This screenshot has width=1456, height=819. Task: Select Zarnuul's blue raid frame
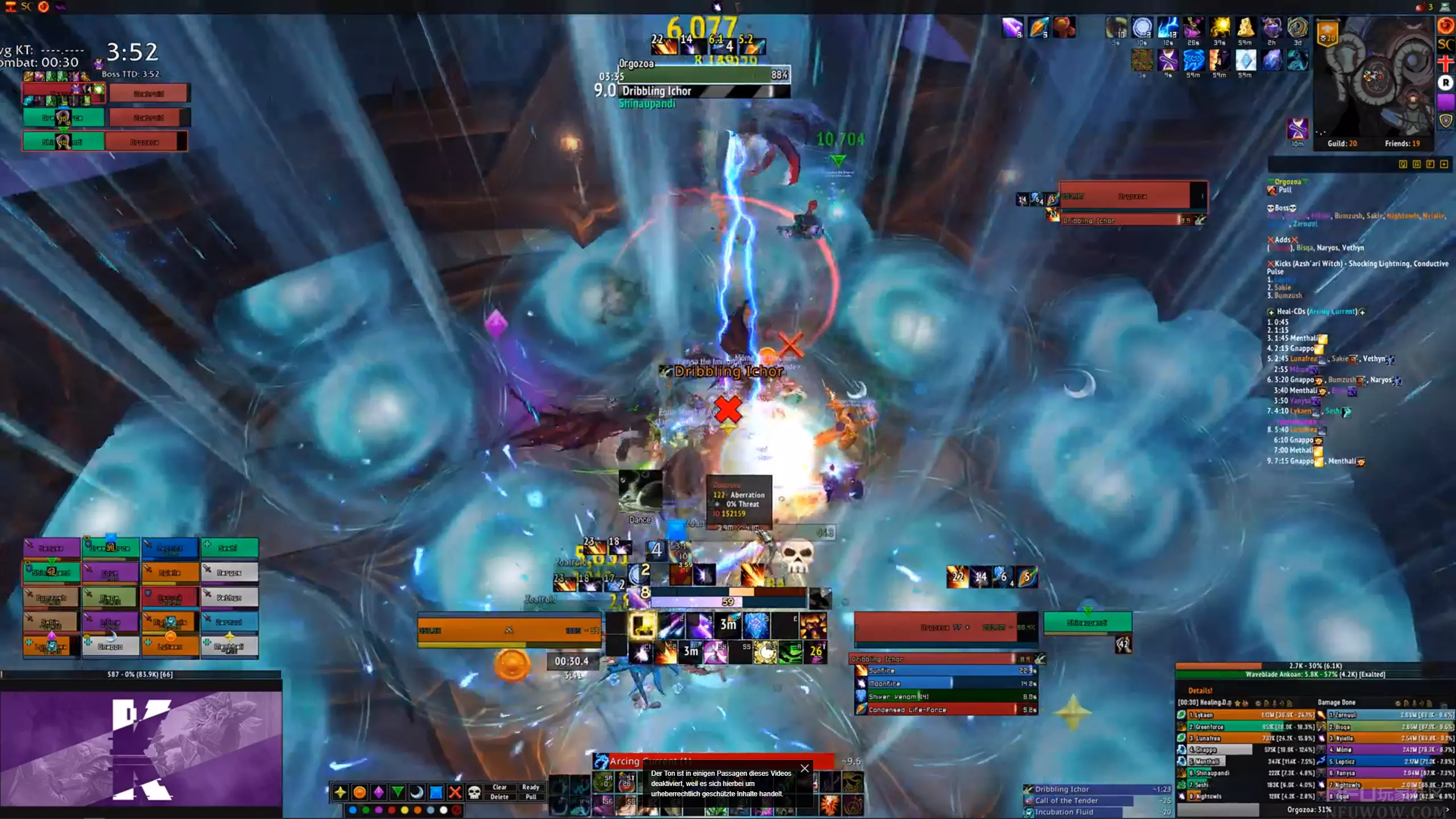pyautogui.click(x=229, y=622)
